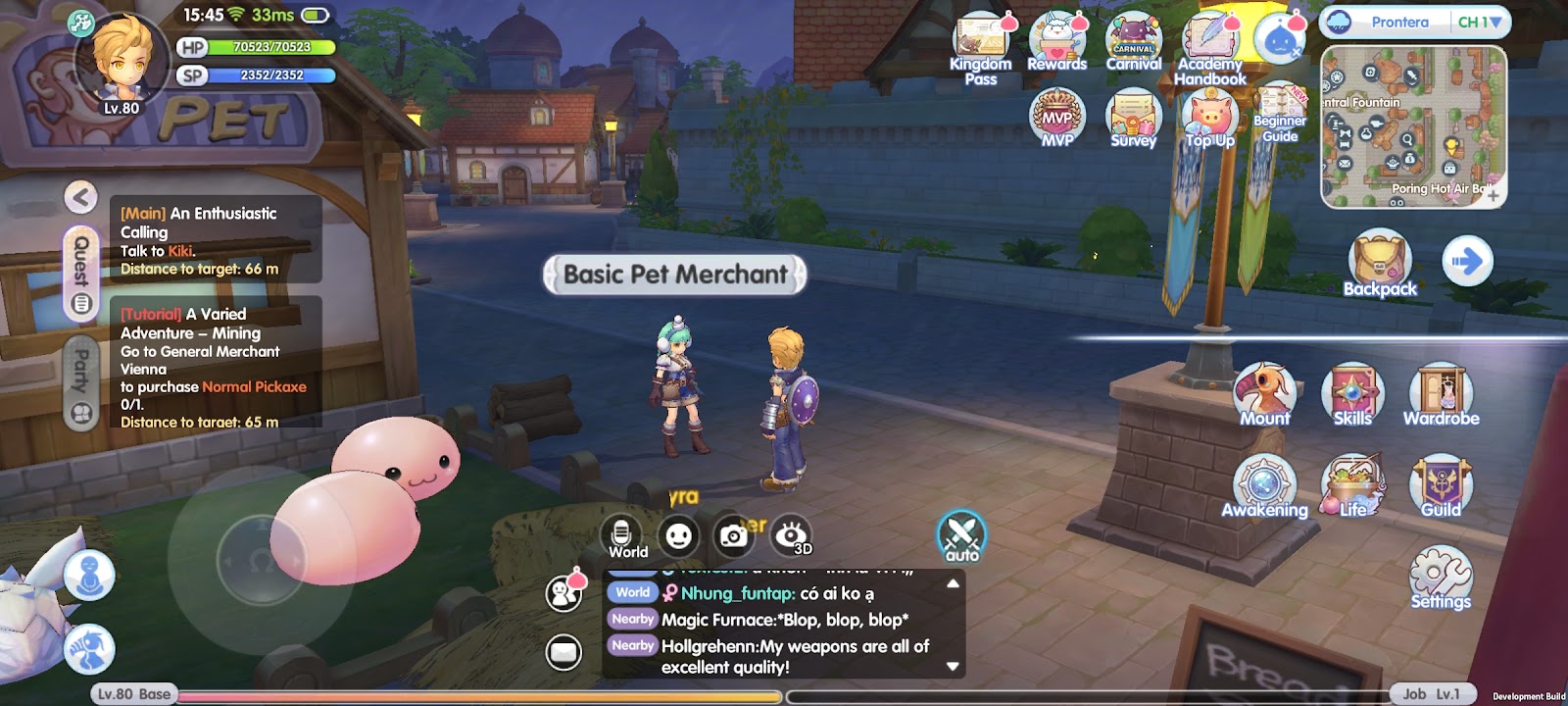Open the Mount menu
Screen dimensions: 1568x706
[1265, 394]
